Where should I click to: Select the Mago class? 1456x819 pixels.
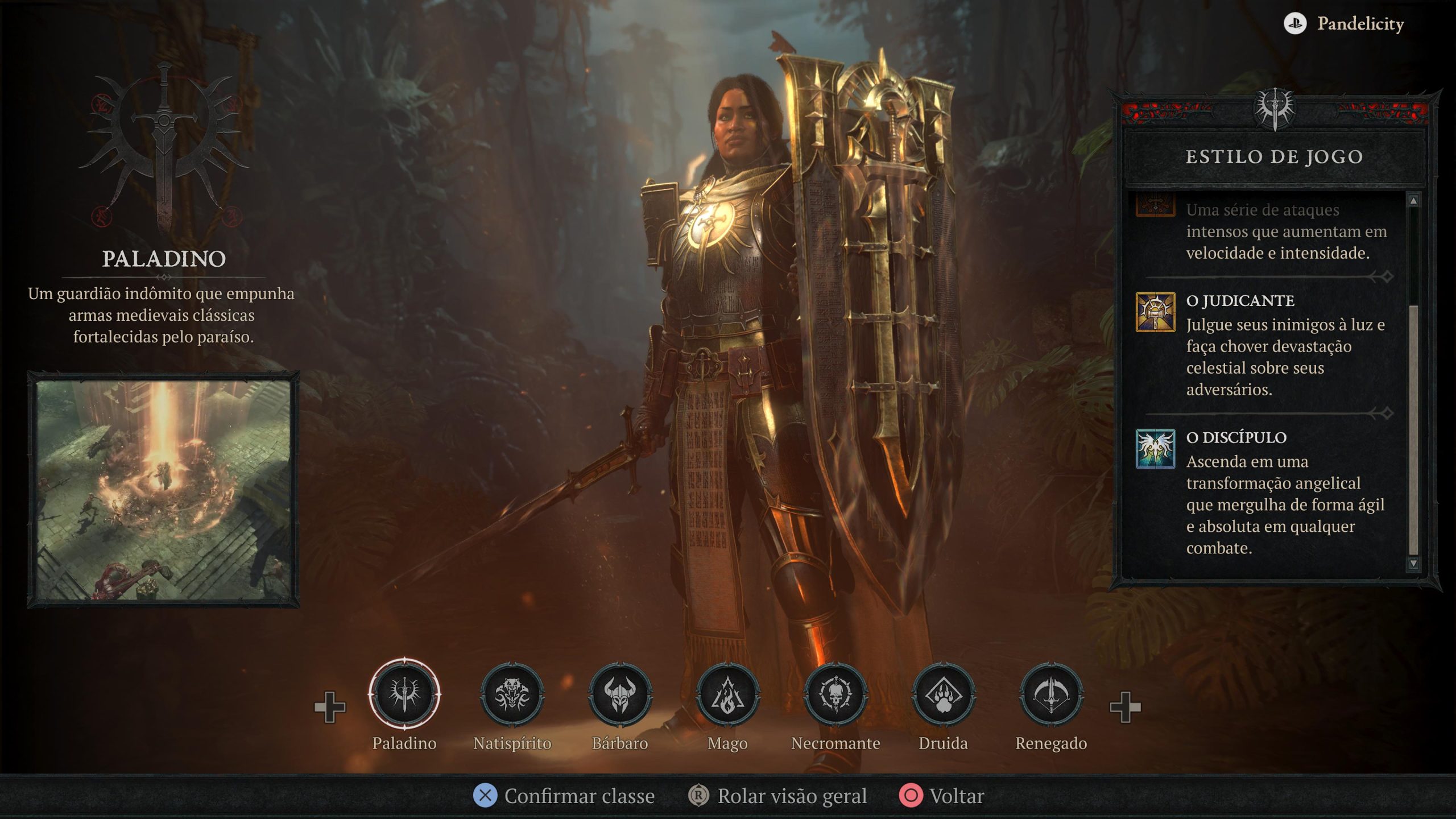point(727,694)
